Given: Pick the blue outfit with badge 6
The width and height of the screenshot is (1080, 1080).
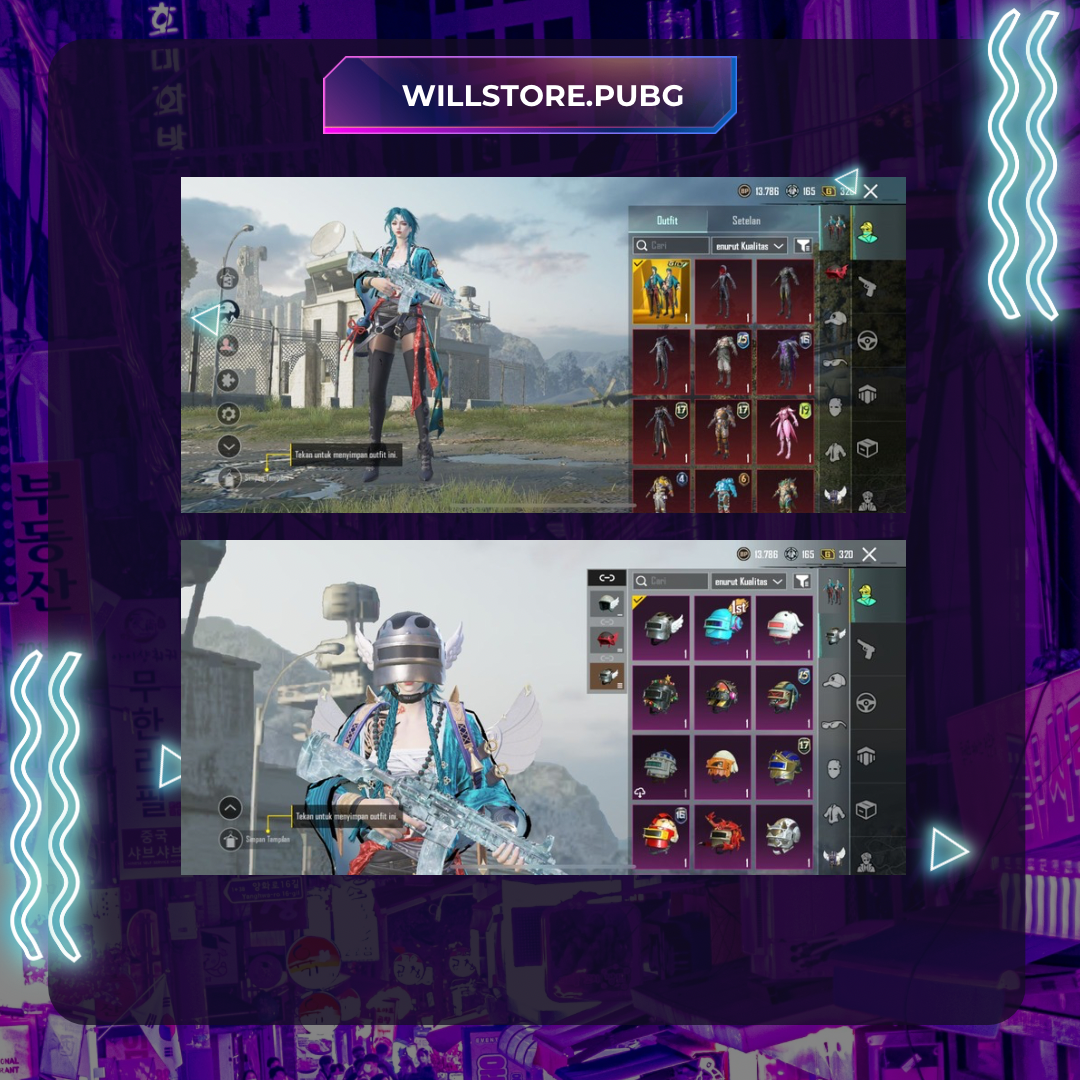Looking at the screenshot, I should coord(723,491).
